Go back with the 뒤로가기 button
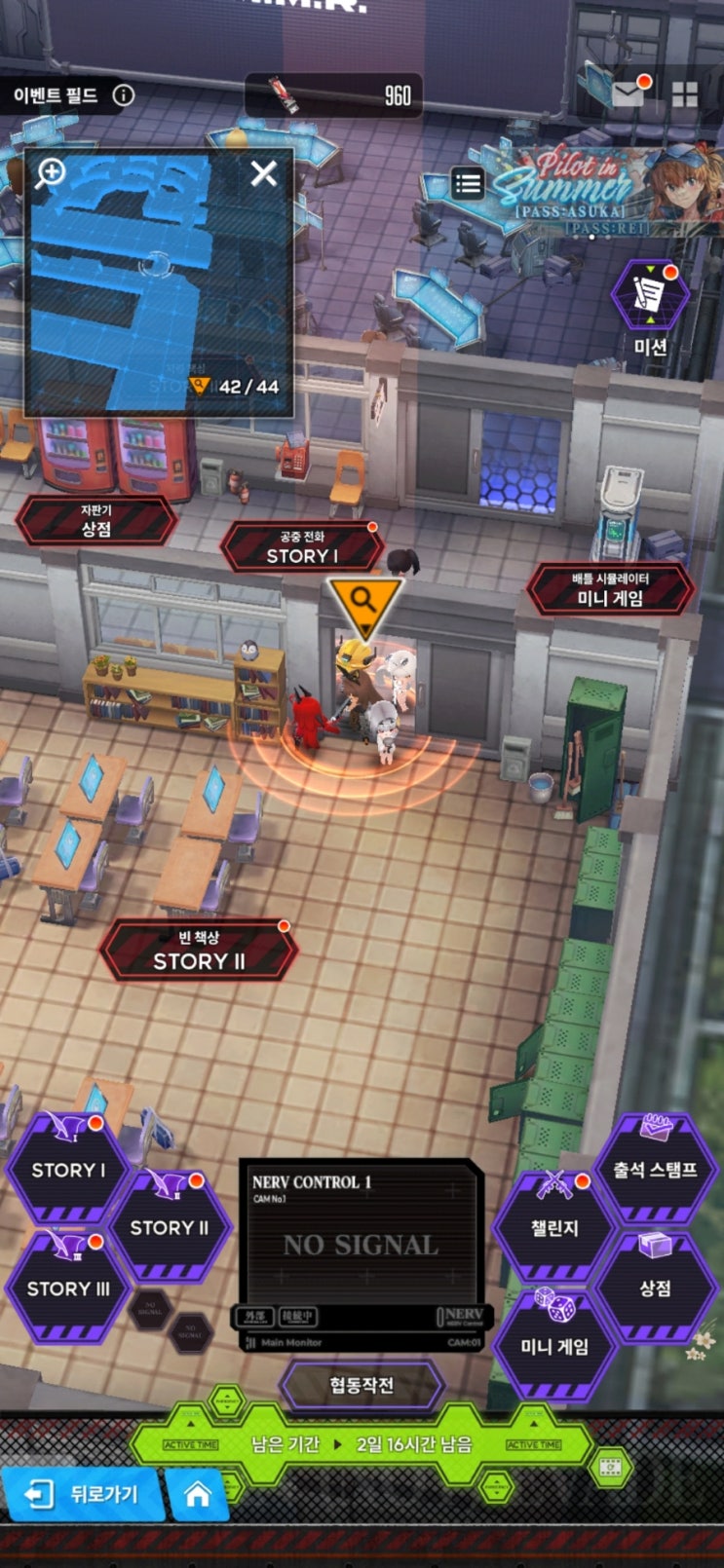 click(x=83, y=1494)
